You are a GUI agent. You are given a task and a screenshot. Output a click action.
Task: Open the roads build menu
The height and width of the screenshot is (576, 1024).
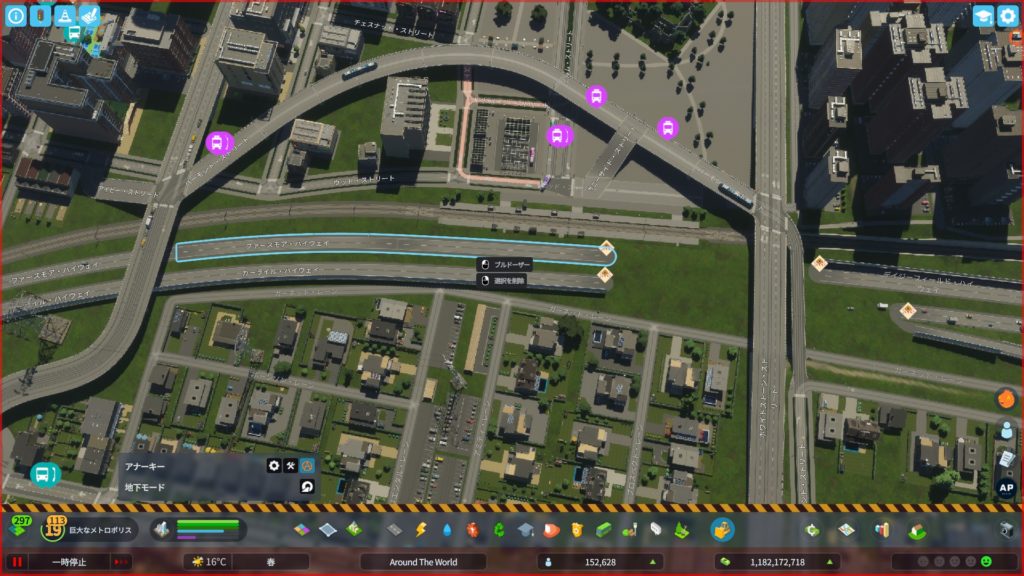tap(394, 529)
